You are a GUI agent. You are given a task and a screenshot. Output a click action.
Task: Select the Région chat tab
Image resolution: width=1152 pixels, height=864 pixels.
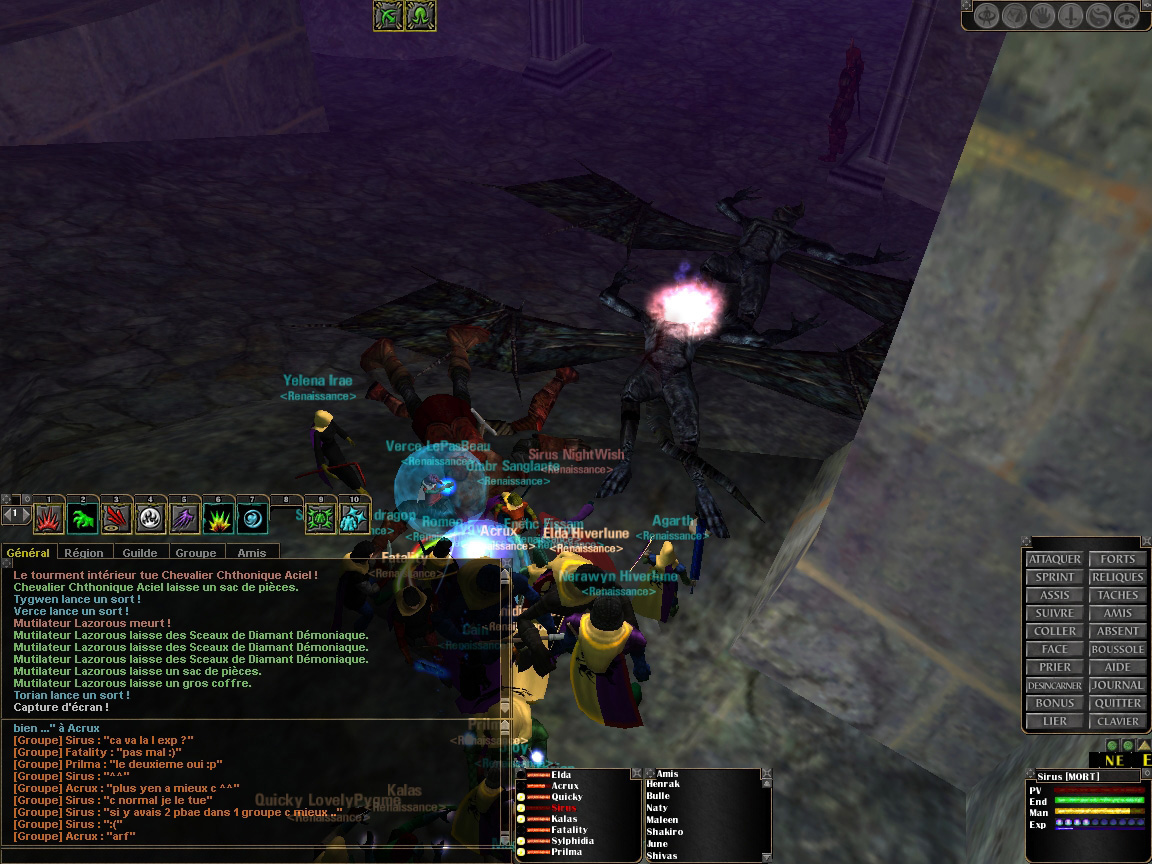point(85,553)
